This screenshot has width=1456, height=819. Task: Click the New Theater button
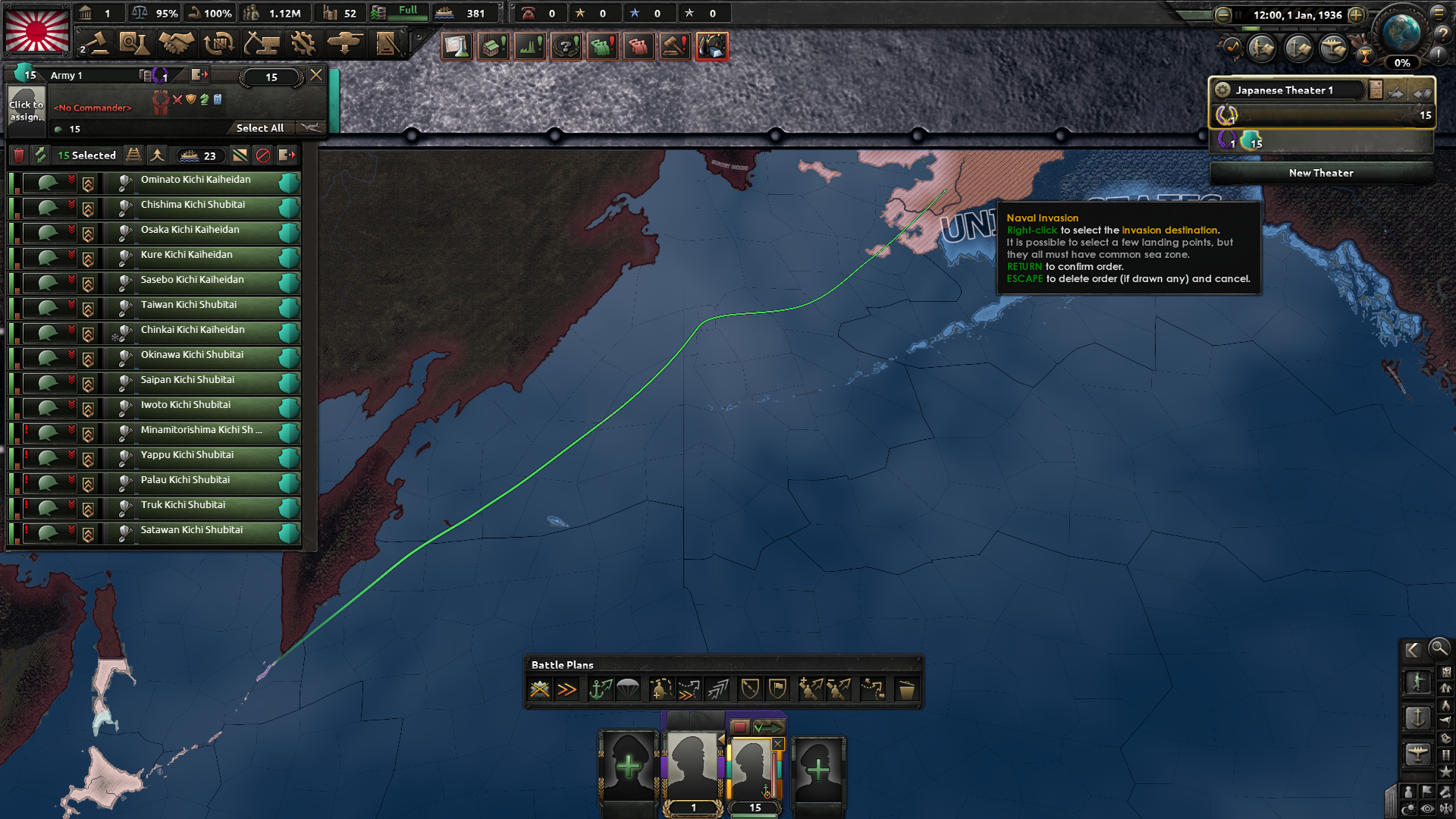pyautogui.click(x=1320, y=173)
